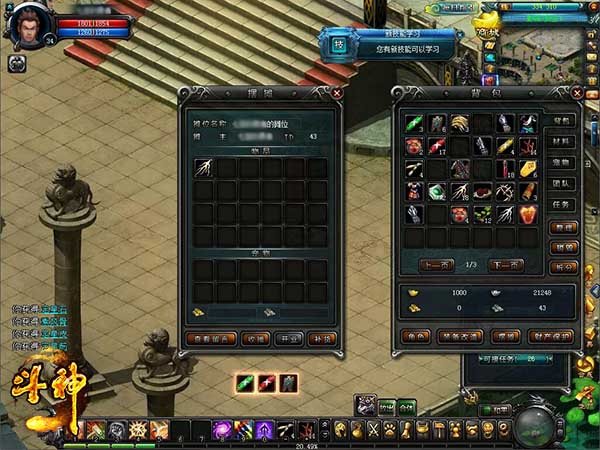Click the 财产保护 property protection button

pyautogui.click(x=550, y=337)
